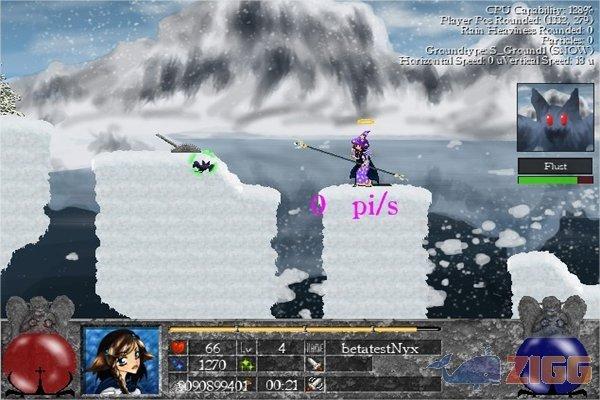Click the betatestNyx name field
Image resolution: width=600 pixels, height=400 pixels.
388,347
